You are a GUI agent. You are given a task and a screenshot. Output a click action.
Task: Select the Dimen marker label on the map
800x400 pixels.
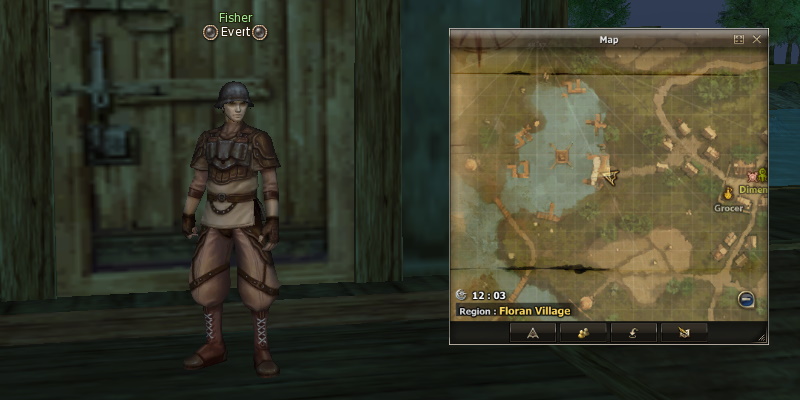coord(752,190)
